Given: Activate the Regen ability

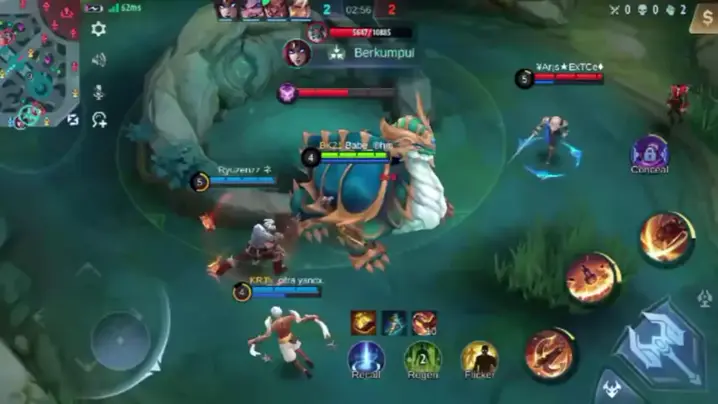Looking at the screenshot, I should 422,357.
